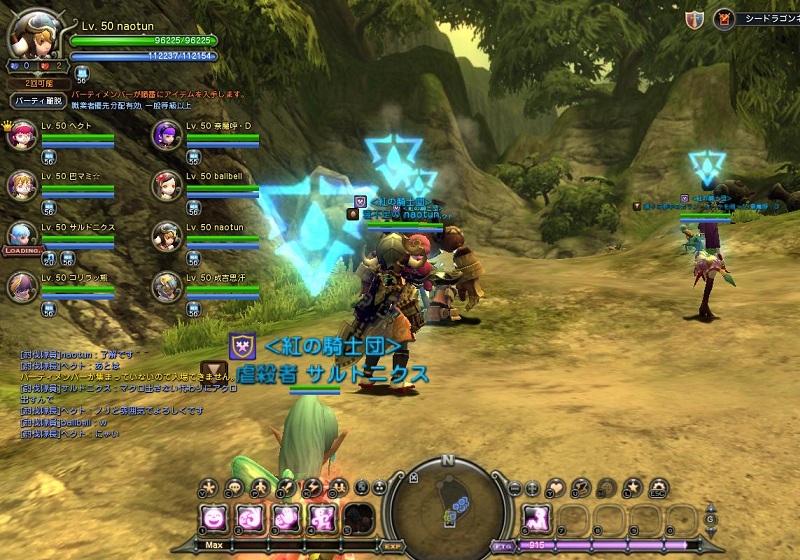Open the シードラゴンネスト dungeon tracker

point(760,18)
